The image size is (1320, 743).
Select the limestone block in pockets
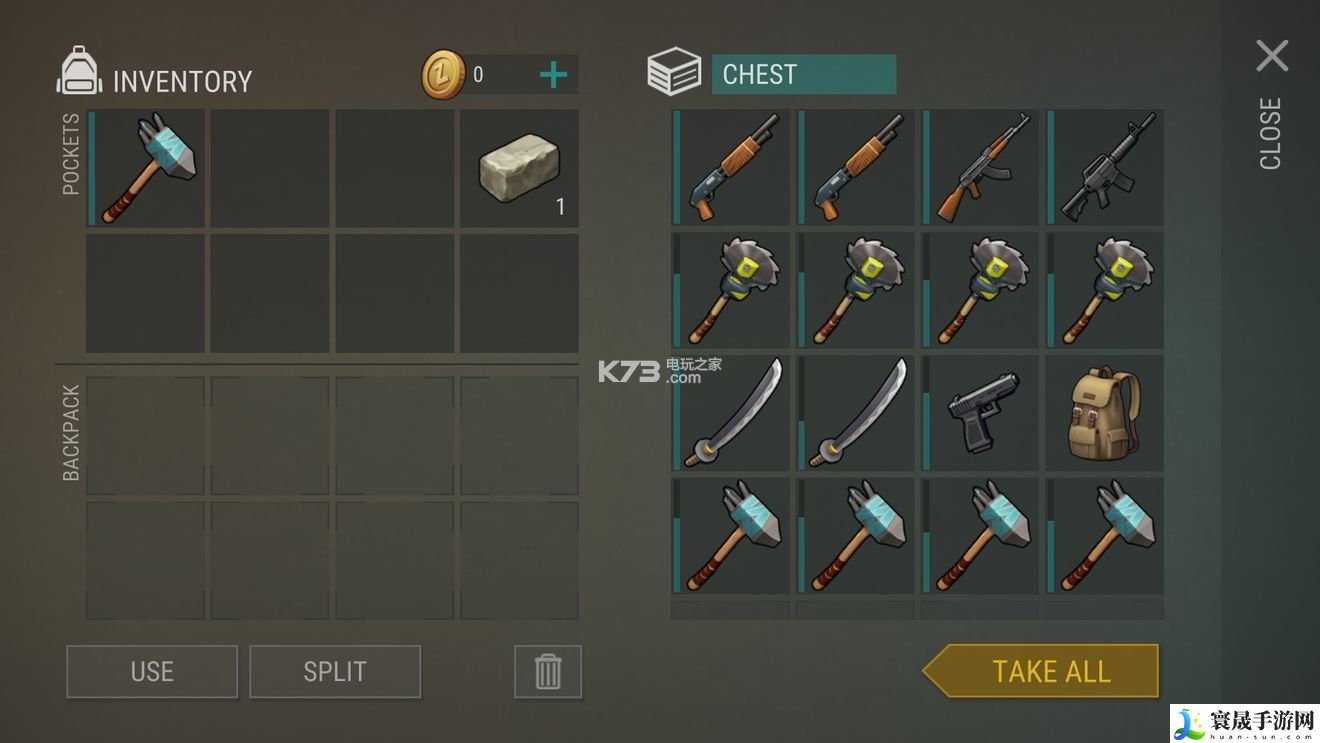pos(519,168)
